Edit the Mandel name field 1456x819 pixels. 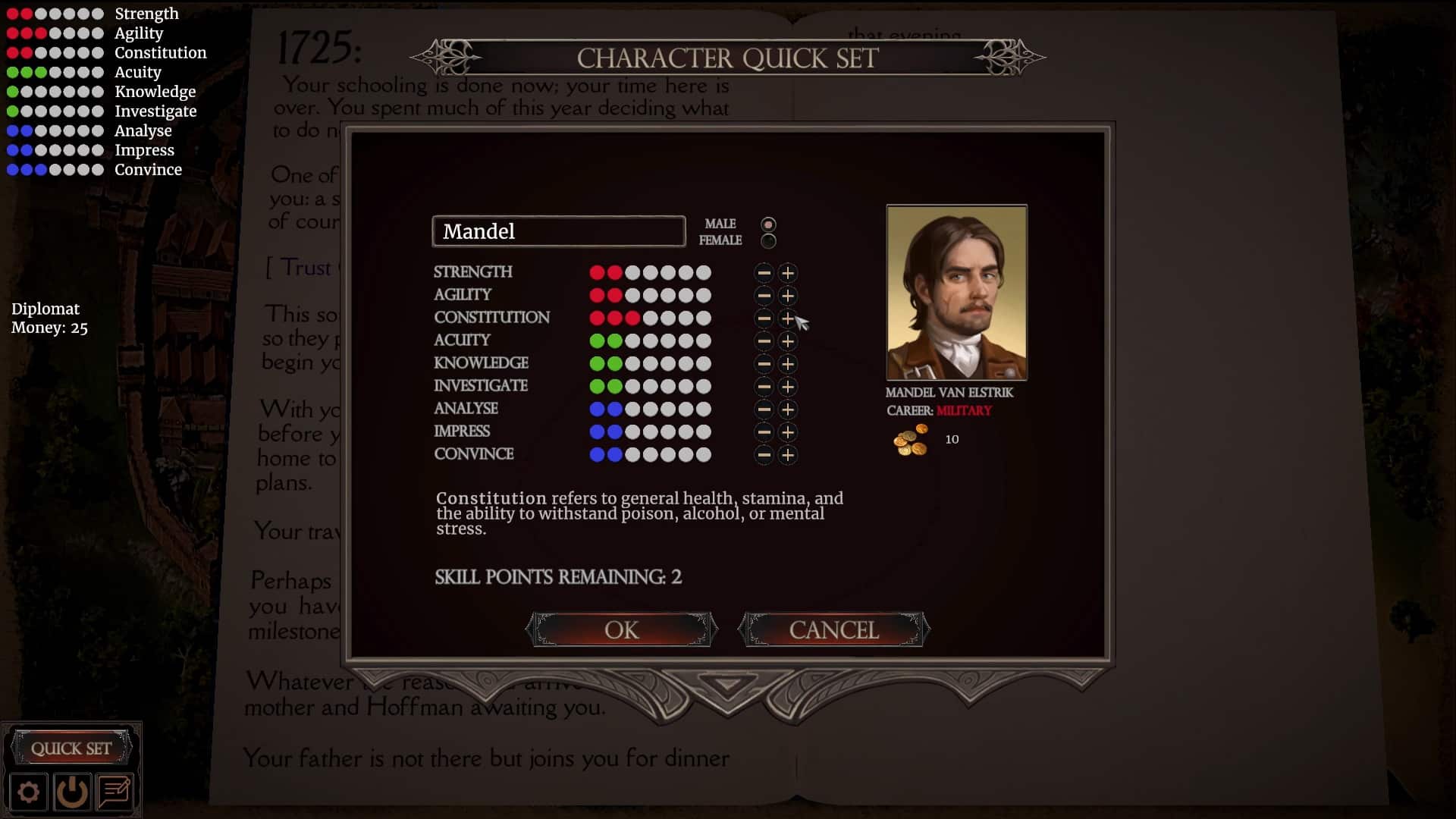pos(559,231)
